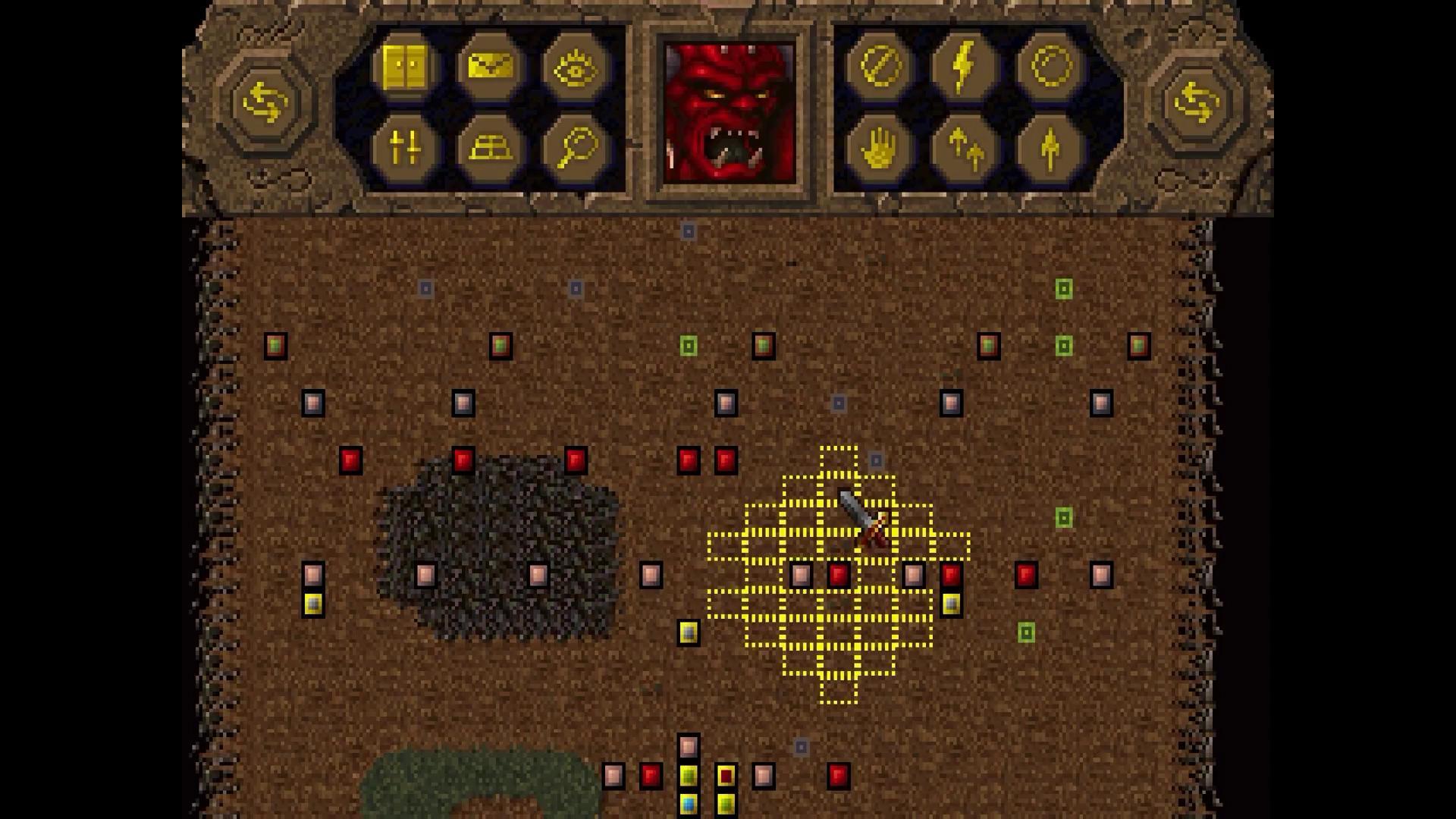1456x819 pixels.
Task: Click the eye examine icon
Action: click(x=574, y=68)
